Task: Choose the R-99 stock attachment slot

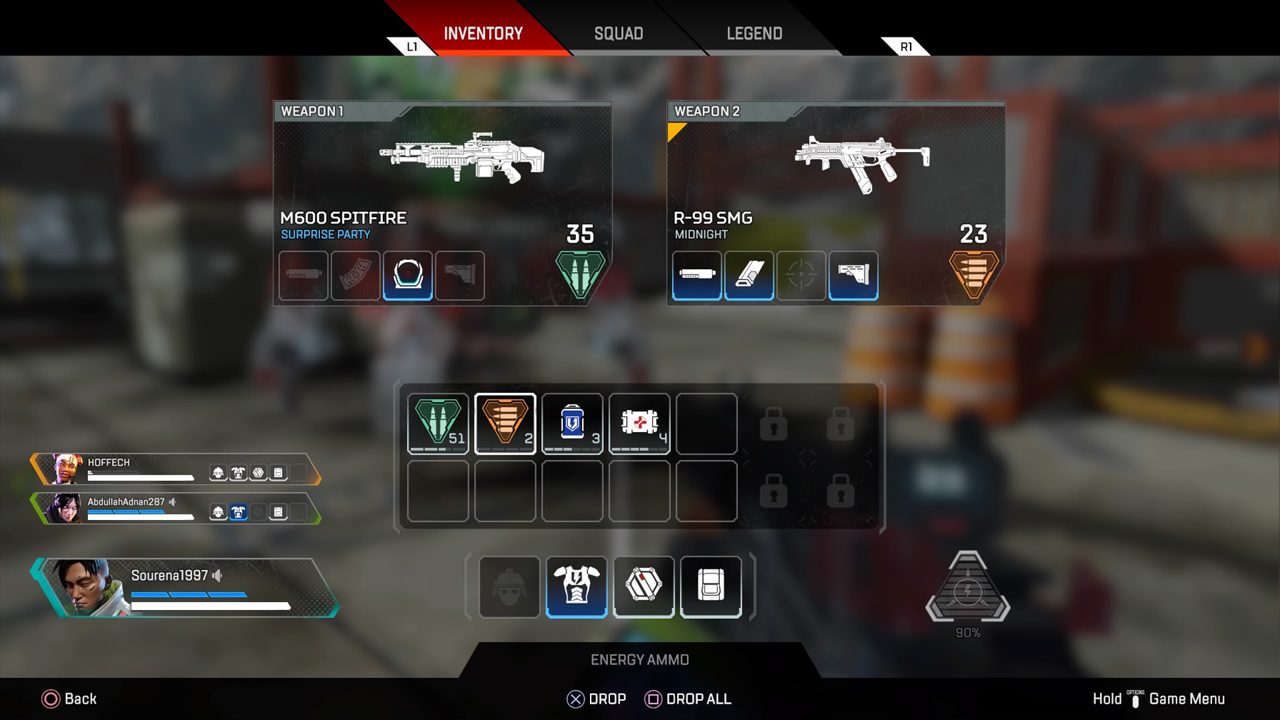Action: (x=854, y=276)
